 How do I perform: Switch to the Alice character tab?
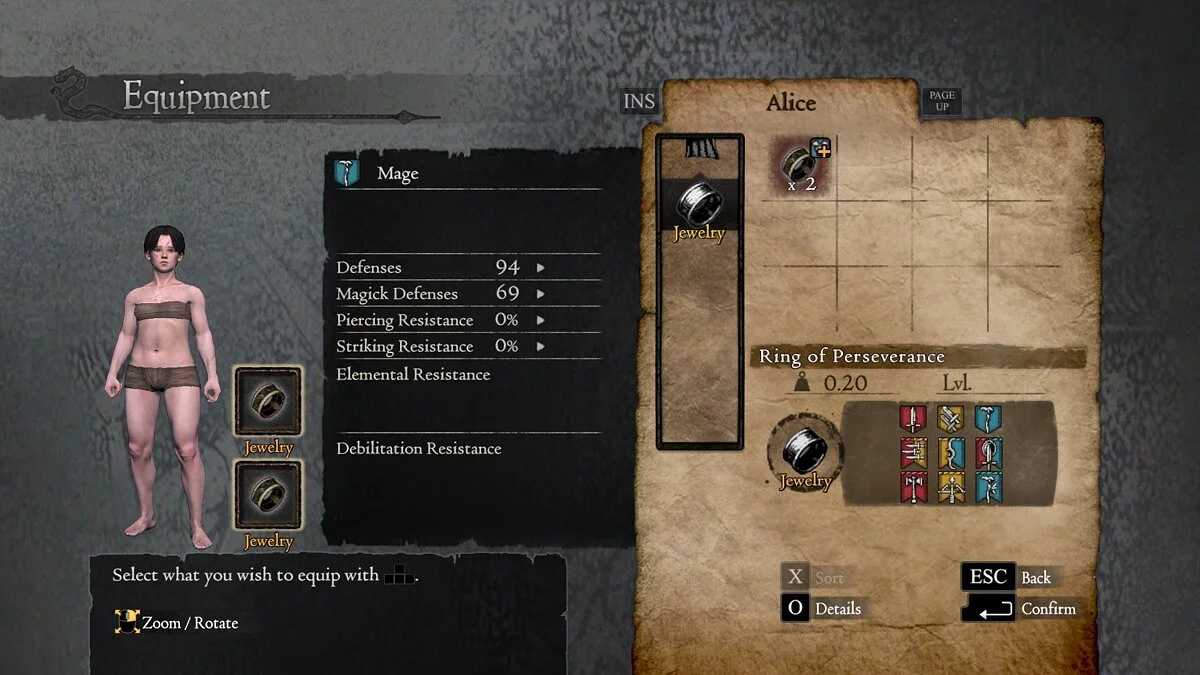(x=791, y=103)
